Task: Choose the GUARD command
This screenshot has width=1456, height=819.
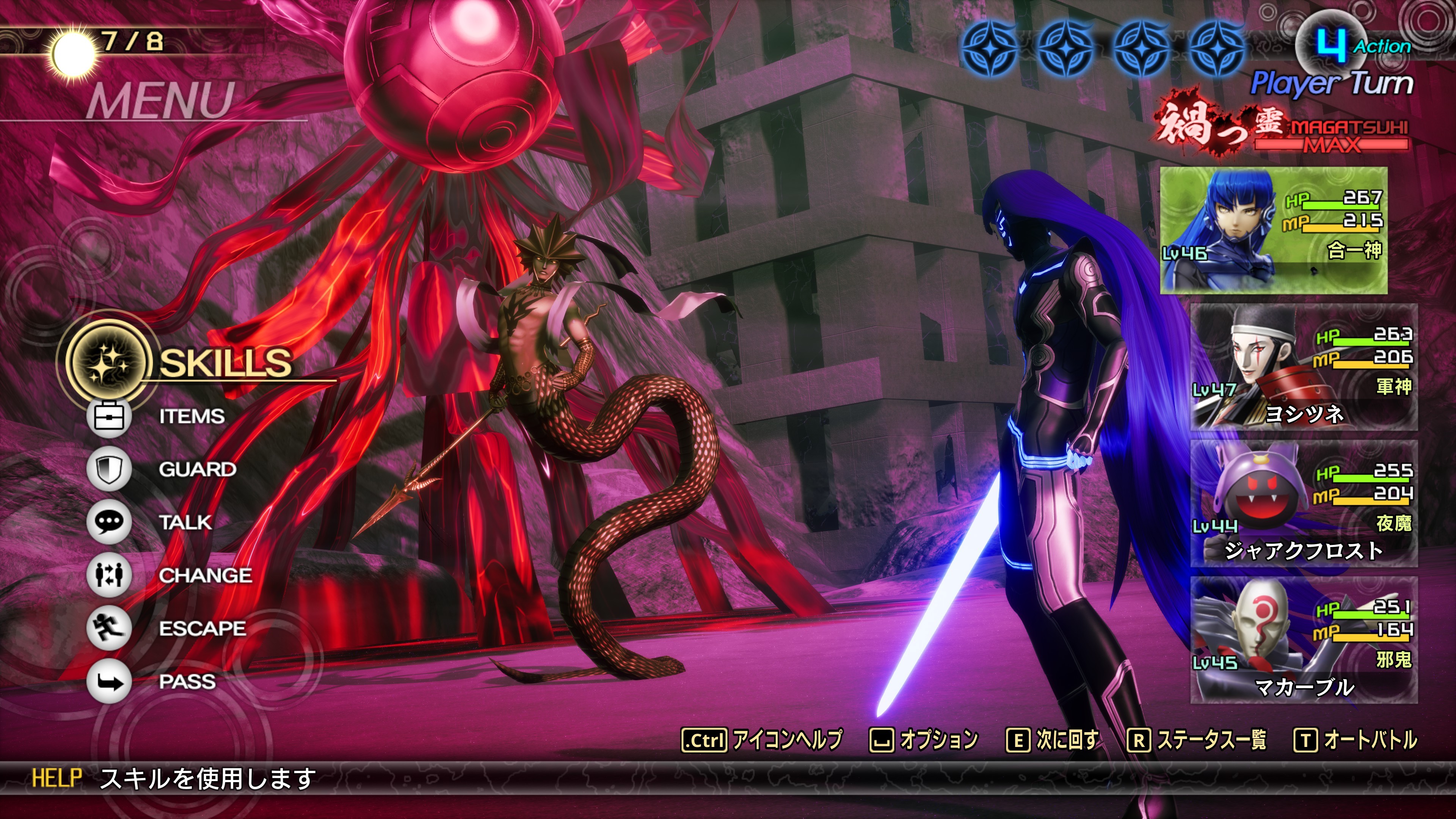Action: [197, 469]
